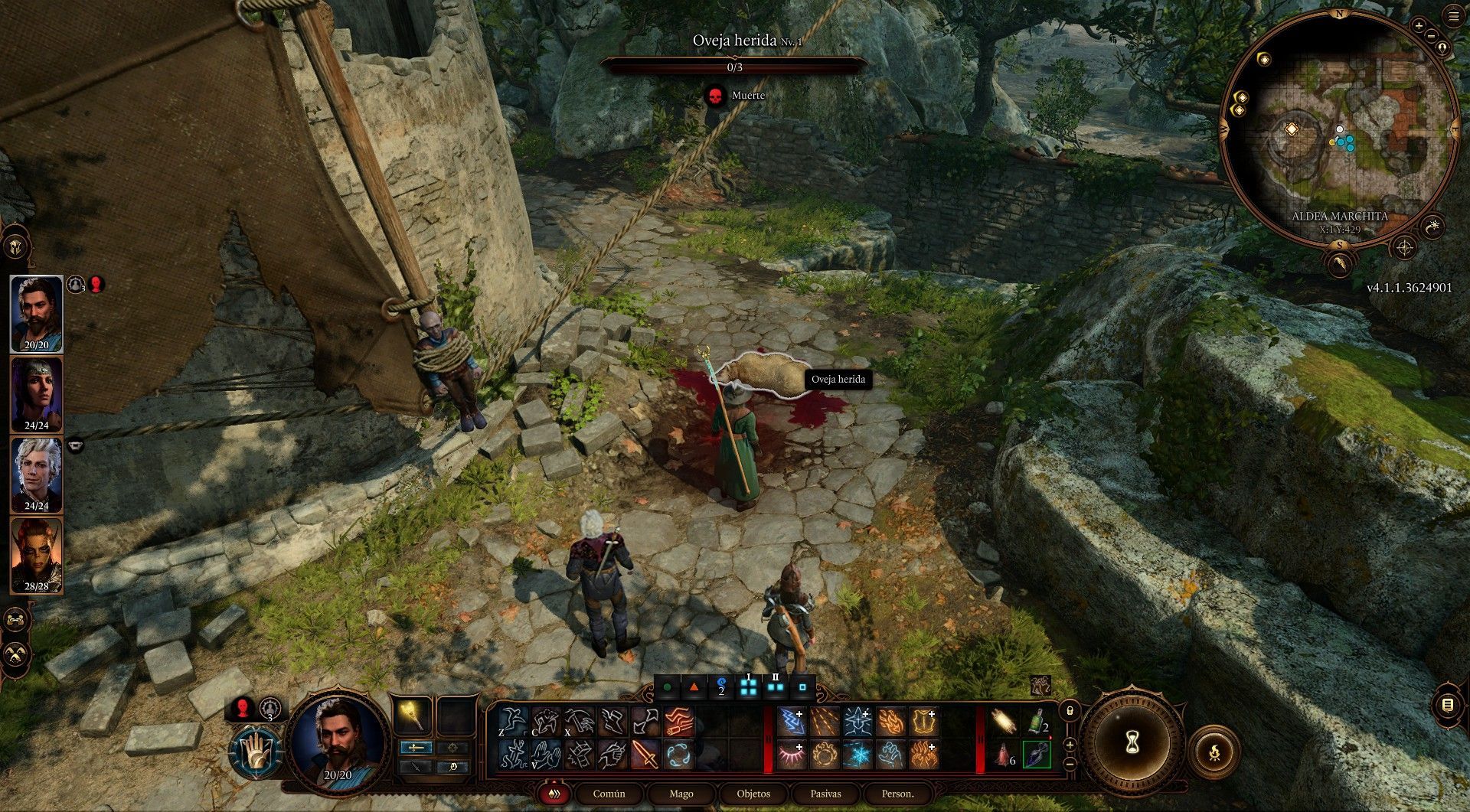Show the Pasivas hotbar tab

point(825,794)
